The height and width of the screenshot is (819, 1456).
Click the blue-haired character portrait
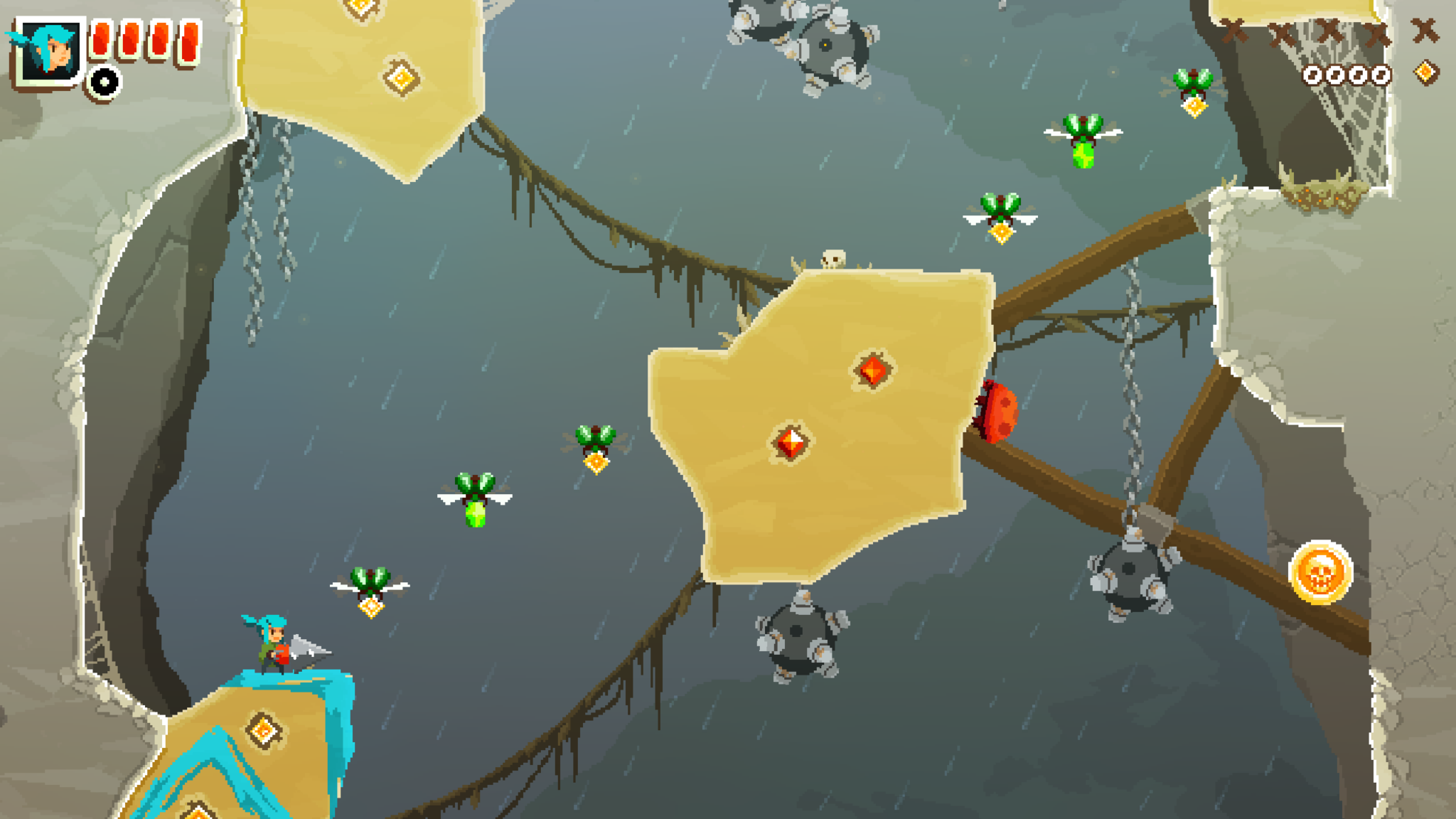[48, 51]
